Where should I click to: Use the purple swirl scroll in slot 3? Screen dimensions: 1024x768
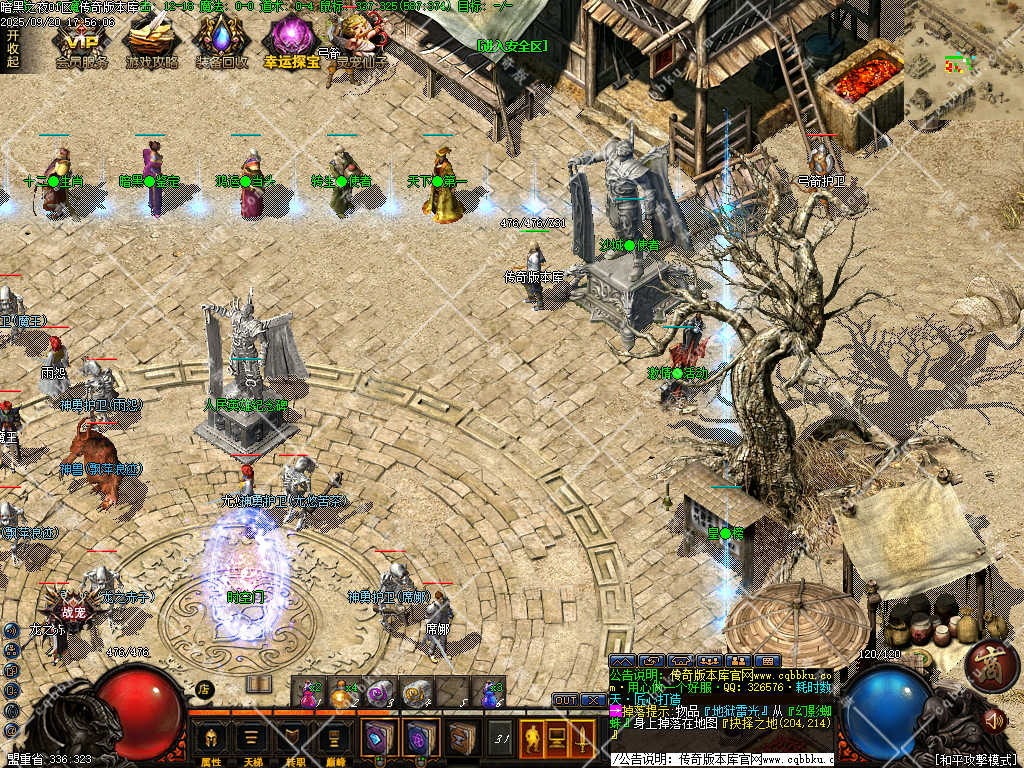click(x=379, y=691)
